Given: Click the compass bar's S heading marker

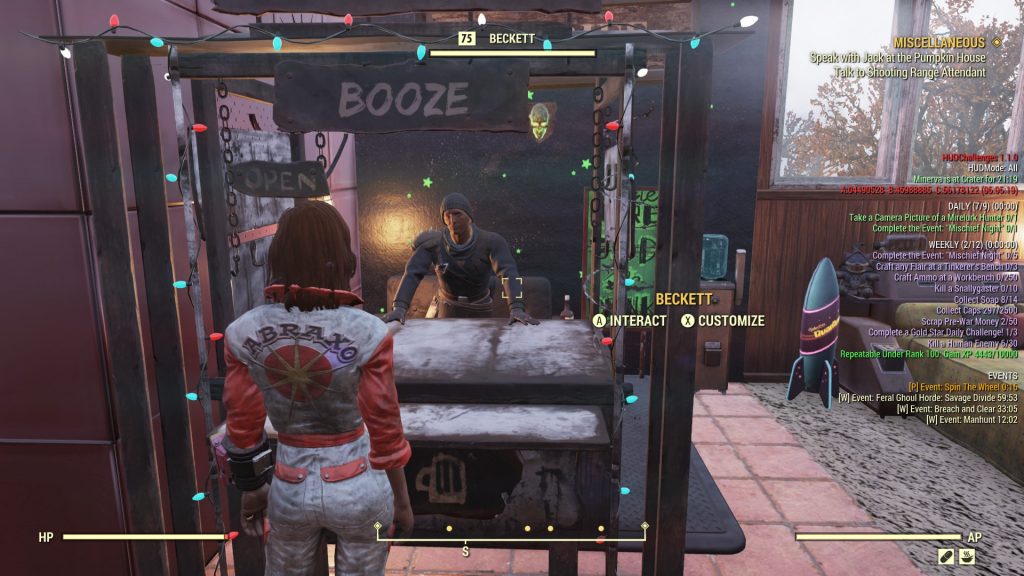Looking at the screenshot, I should (465, 551).
